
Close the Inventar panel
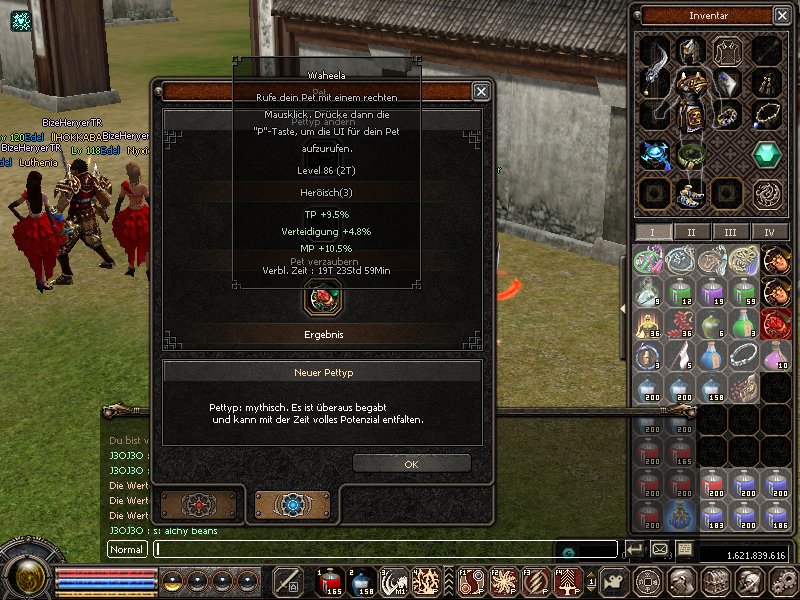click(x=782, y=15)
